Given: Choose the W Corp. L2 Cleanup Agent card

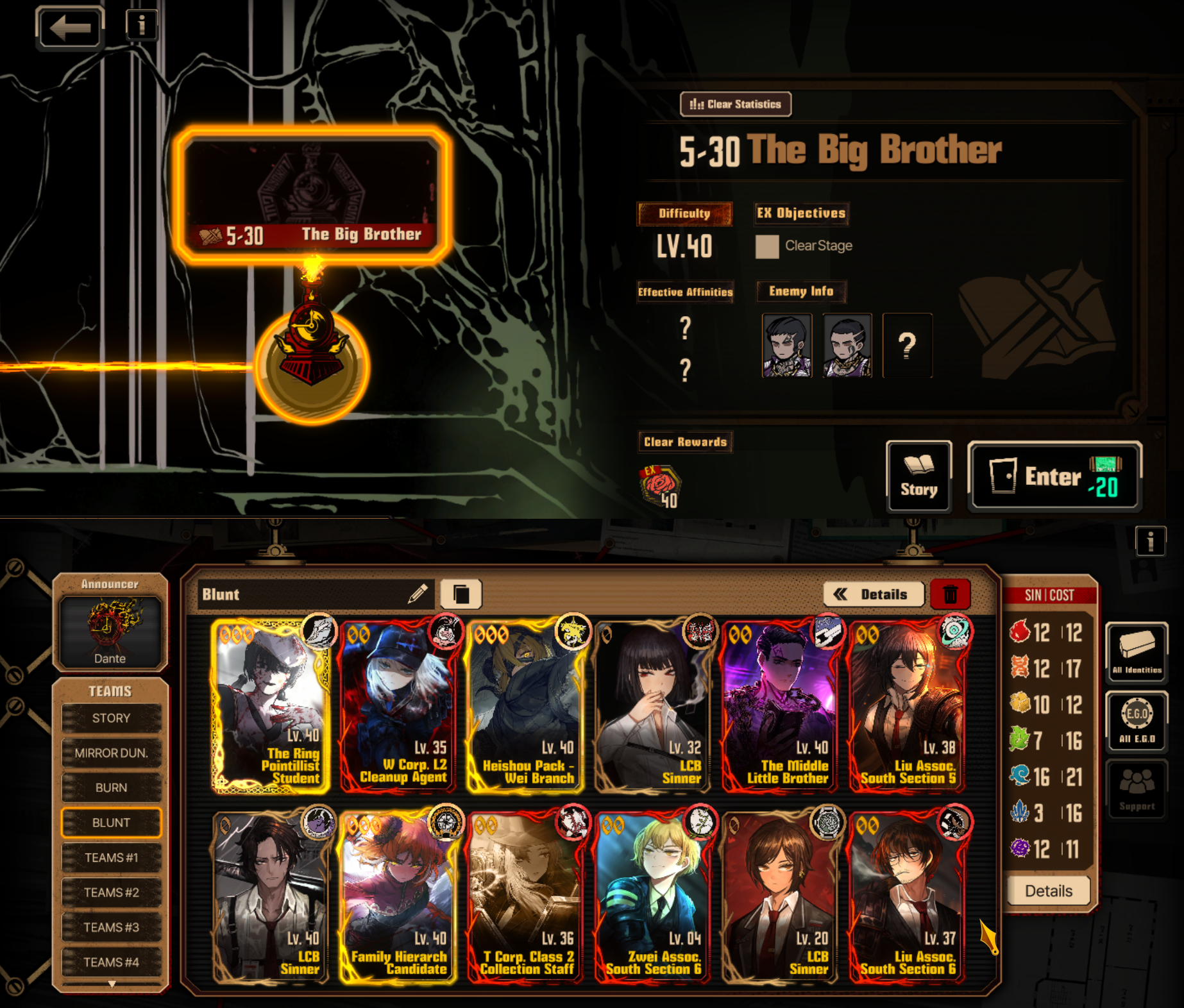Looking at the screenshot, I should 398,705.
